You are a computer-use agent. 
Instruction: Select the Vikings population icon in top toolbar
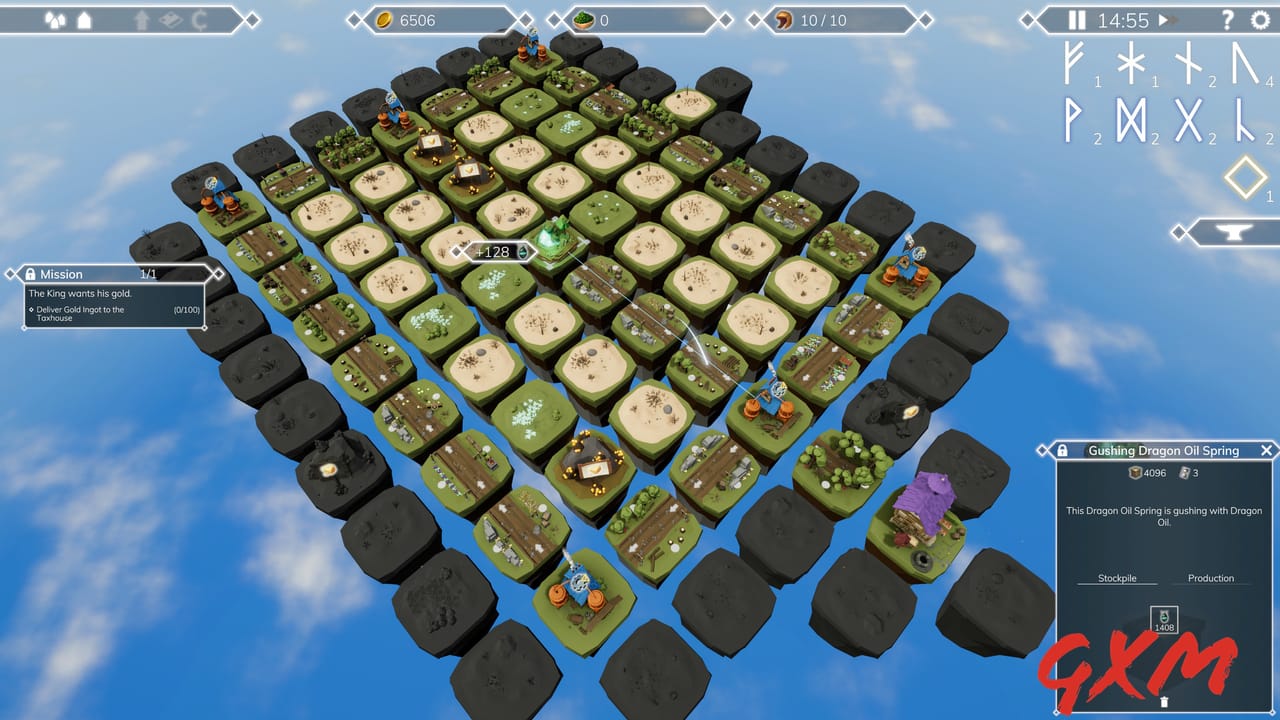pyautogui.click(x=55, y=18)
